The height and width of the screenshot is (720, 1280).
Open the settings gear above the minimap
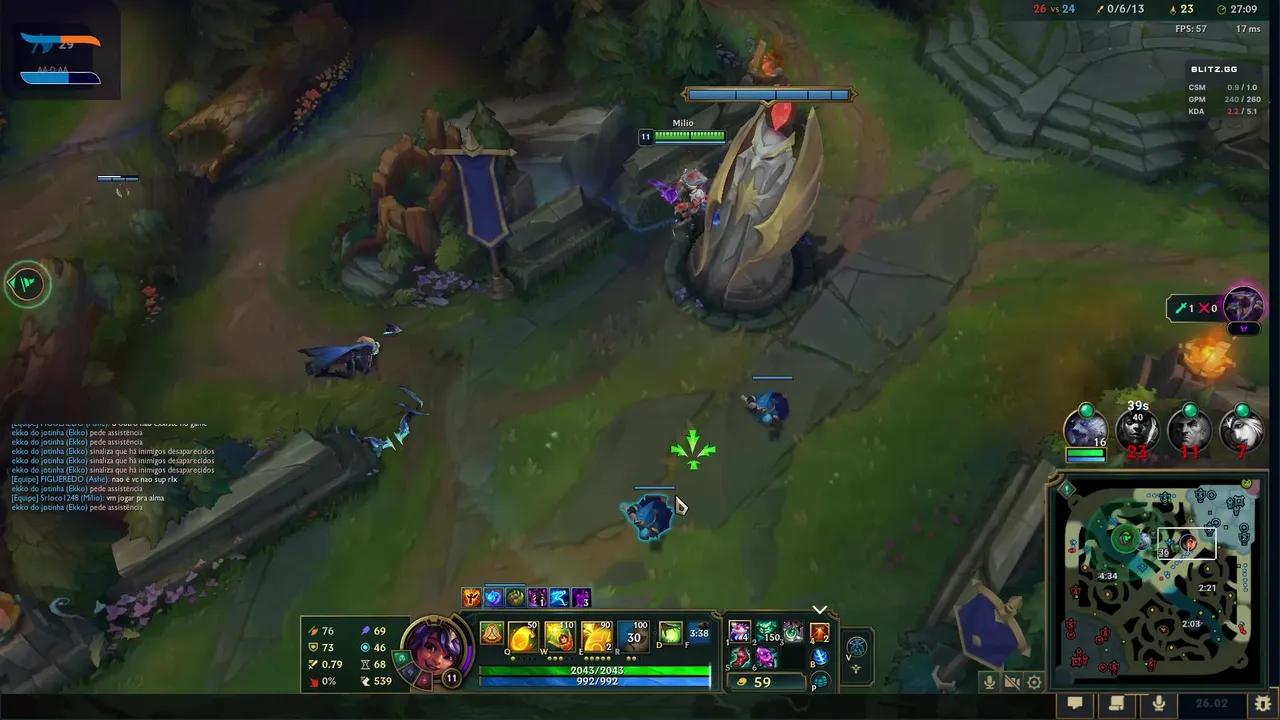[1034, 682]
